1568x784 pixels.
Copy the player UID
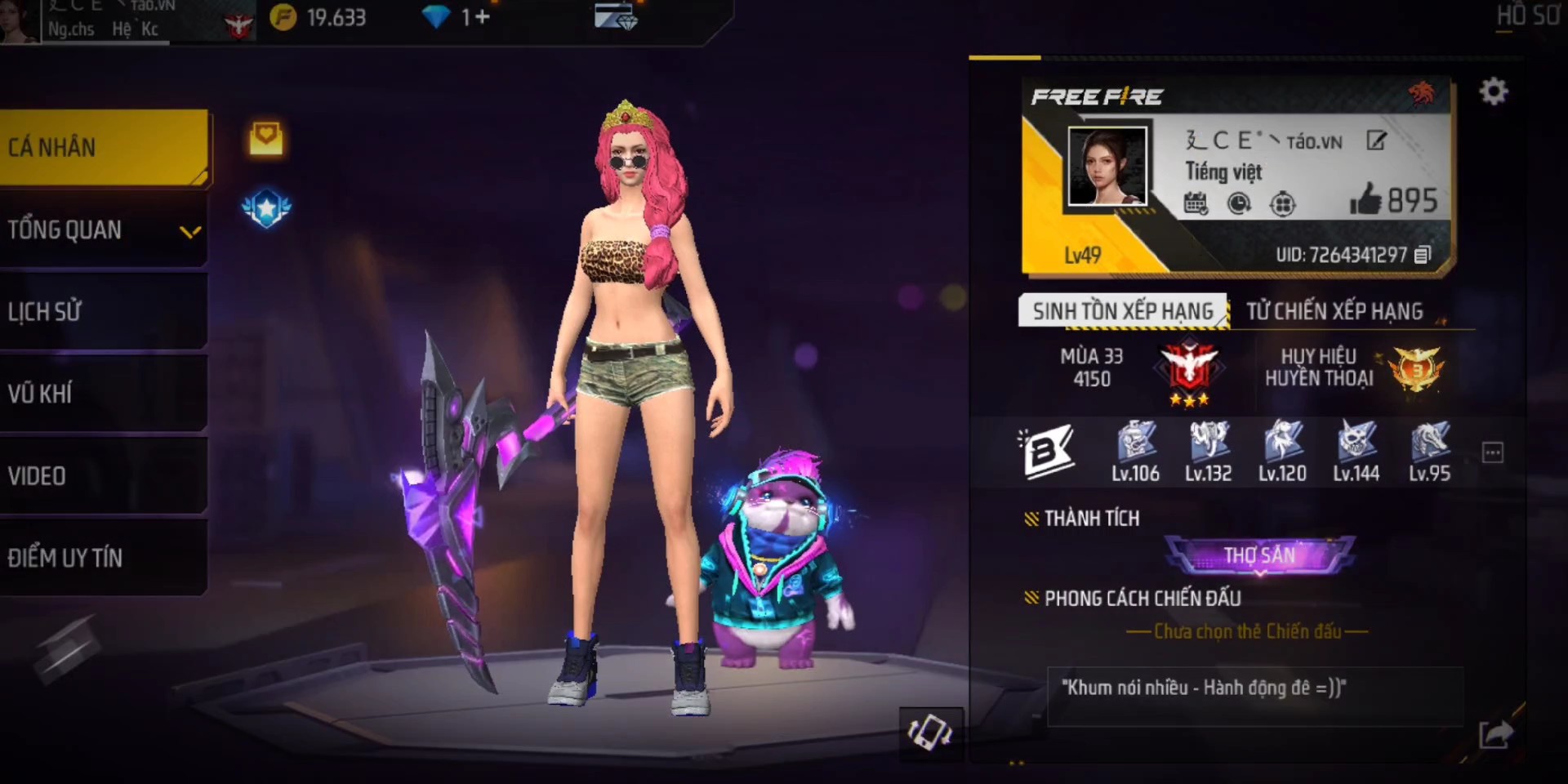[1422, 255]
